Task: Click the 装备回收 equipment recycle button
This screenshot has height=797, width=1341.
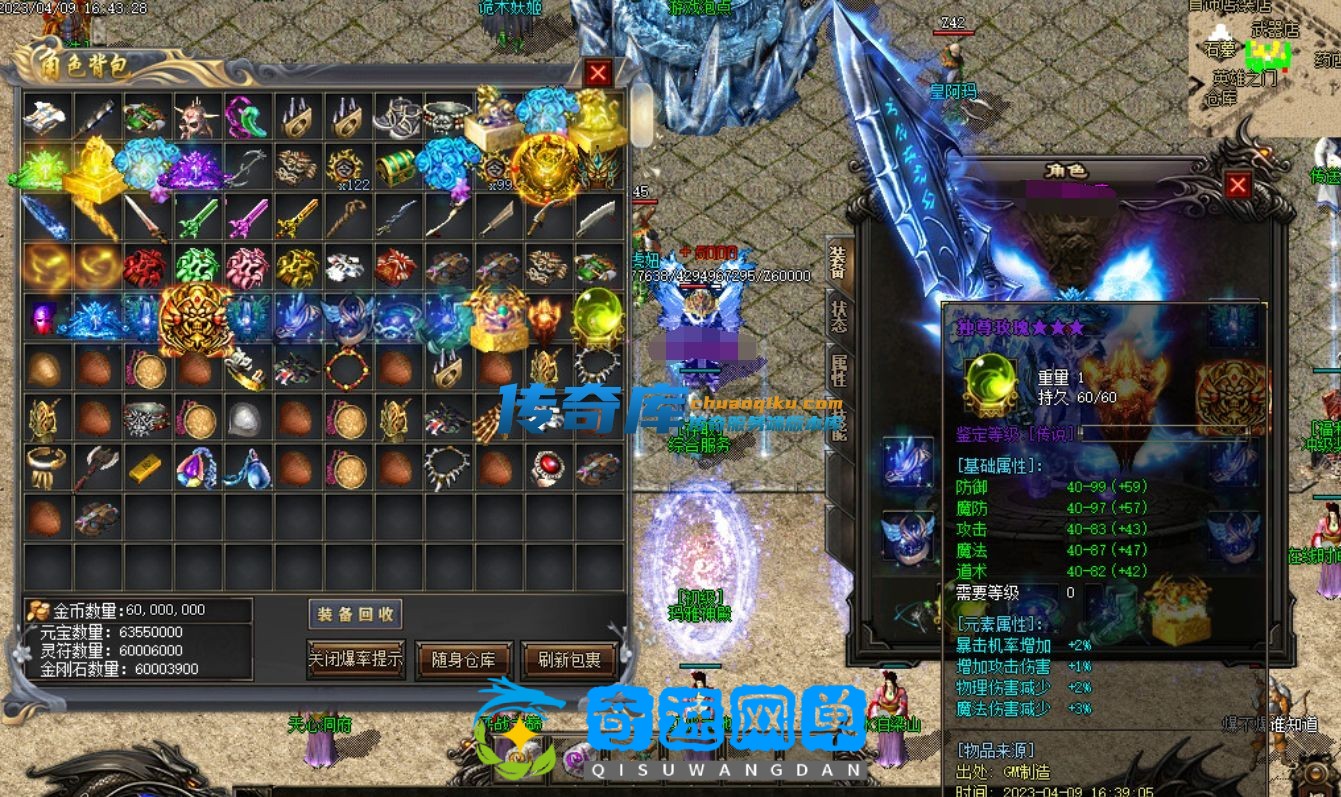Action: pyautogui.click(x=355, y=614)
